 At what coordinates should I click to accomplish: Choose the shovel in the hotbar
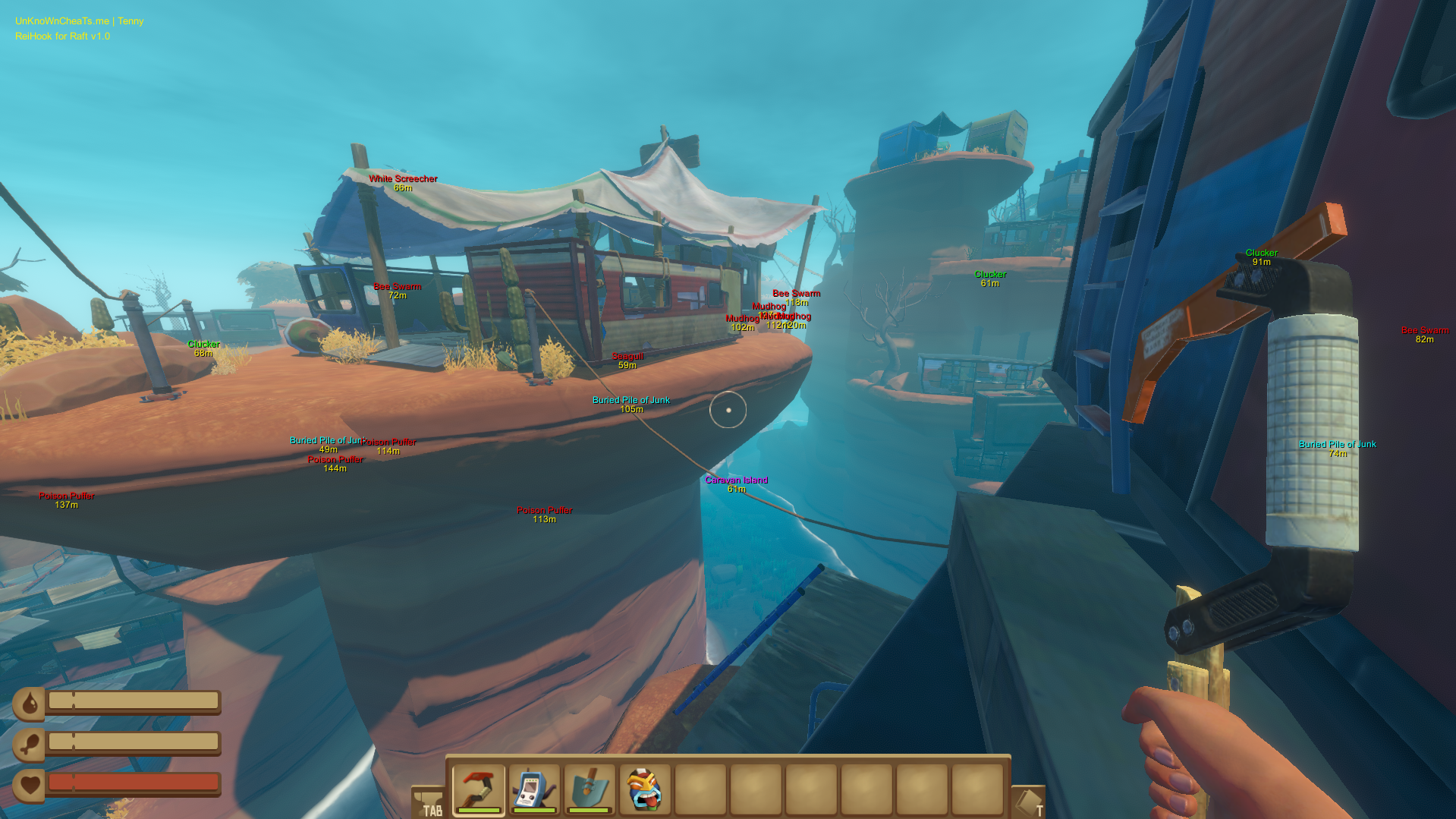tap(590, 789)
